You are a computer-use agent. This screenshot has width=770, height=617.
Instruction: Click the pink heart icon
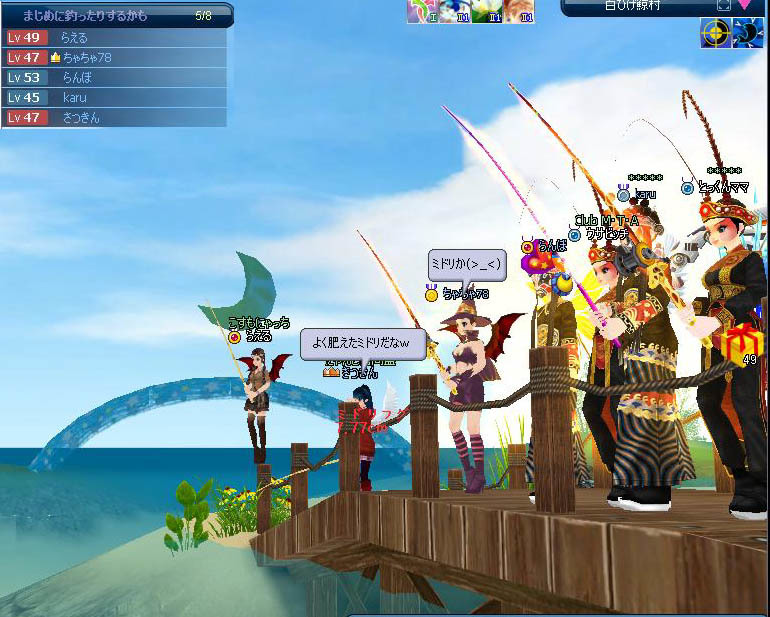click(x=746, y=5)
